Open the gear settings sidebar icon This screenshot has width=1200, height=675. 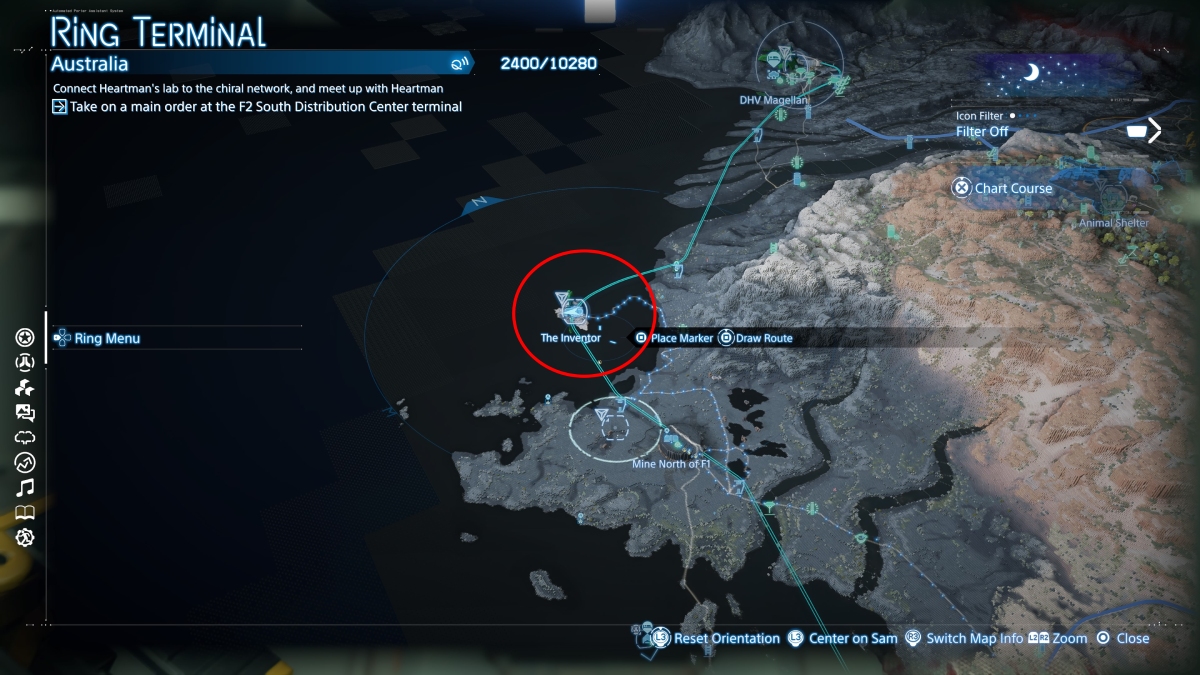25,537
